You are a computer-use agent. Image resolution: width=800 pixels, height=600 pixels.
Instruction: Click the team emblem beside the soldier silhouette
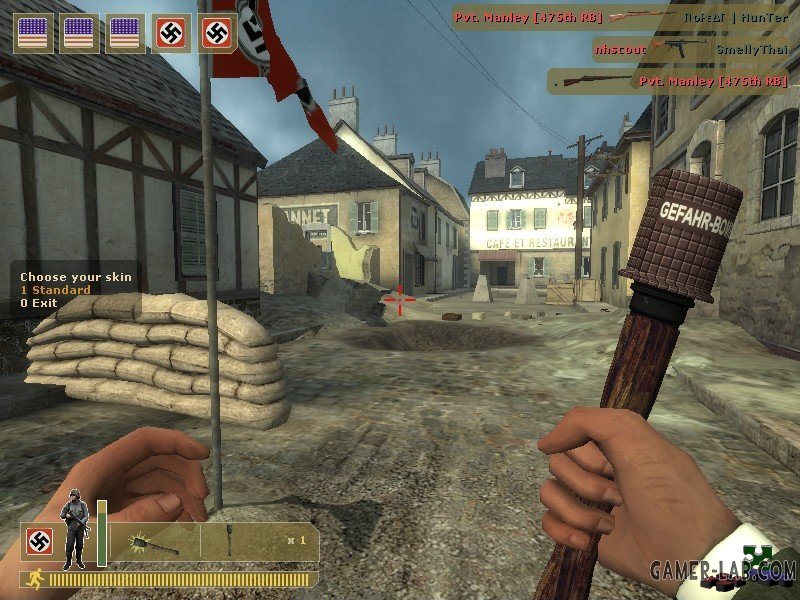pos(40,541)
